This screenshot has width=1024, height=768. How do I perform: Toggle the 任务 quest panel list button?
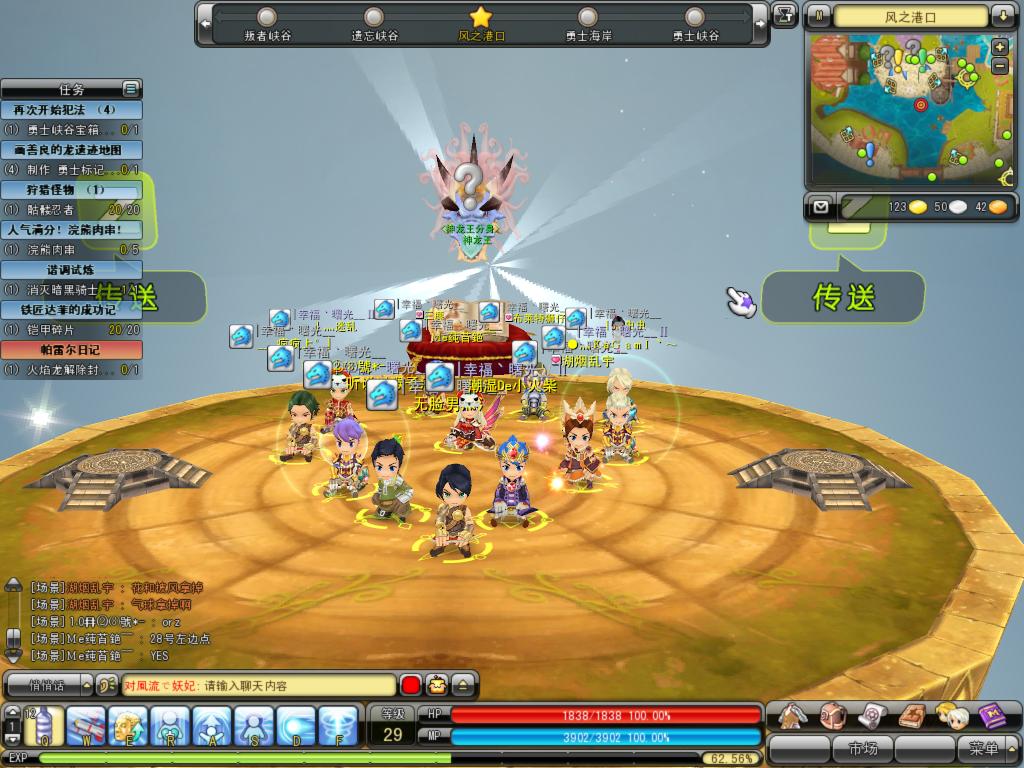(130, 88)
